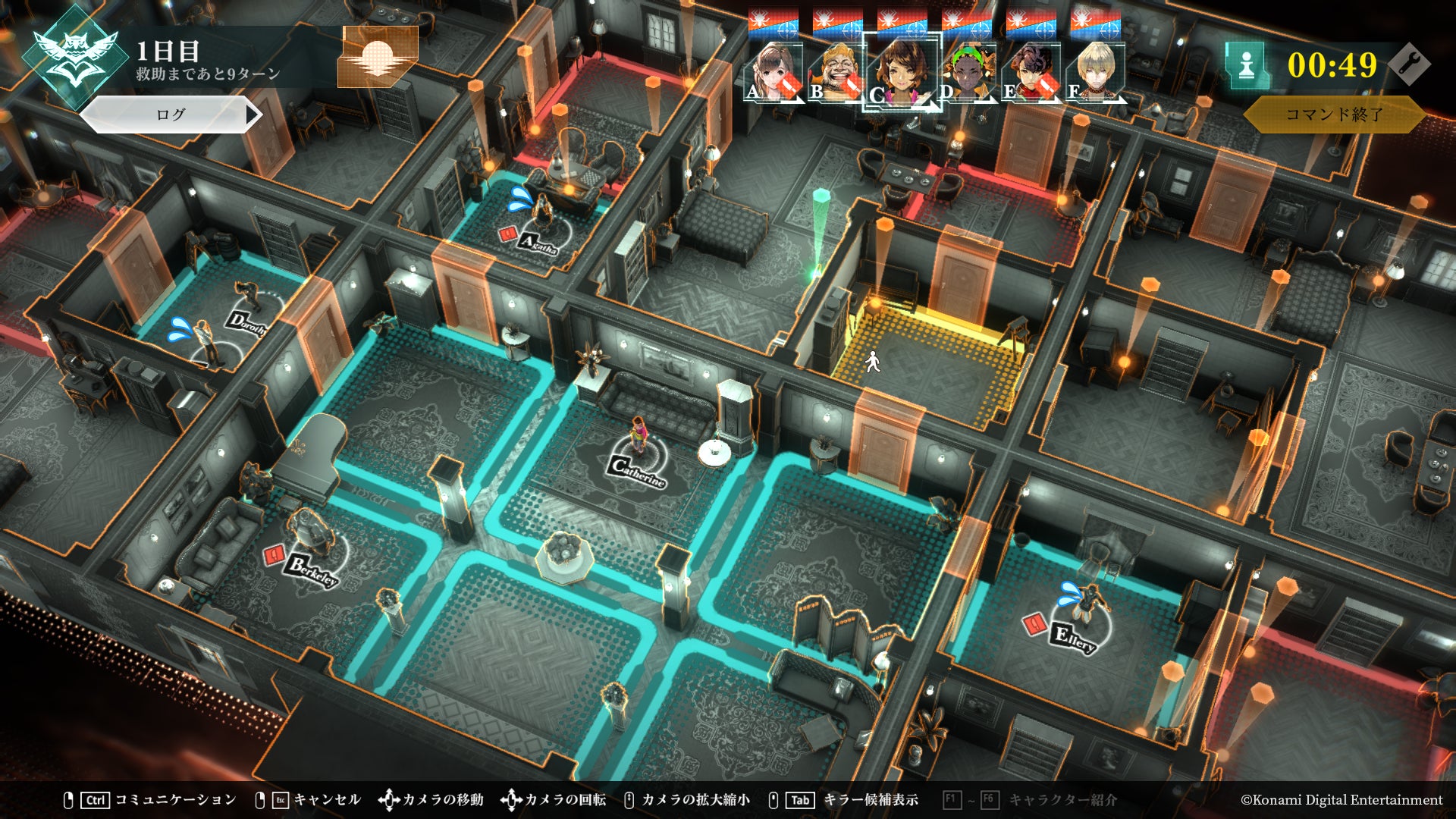Click the sun time-of-day icon
1456x819 pixels.
coord(378,57)
